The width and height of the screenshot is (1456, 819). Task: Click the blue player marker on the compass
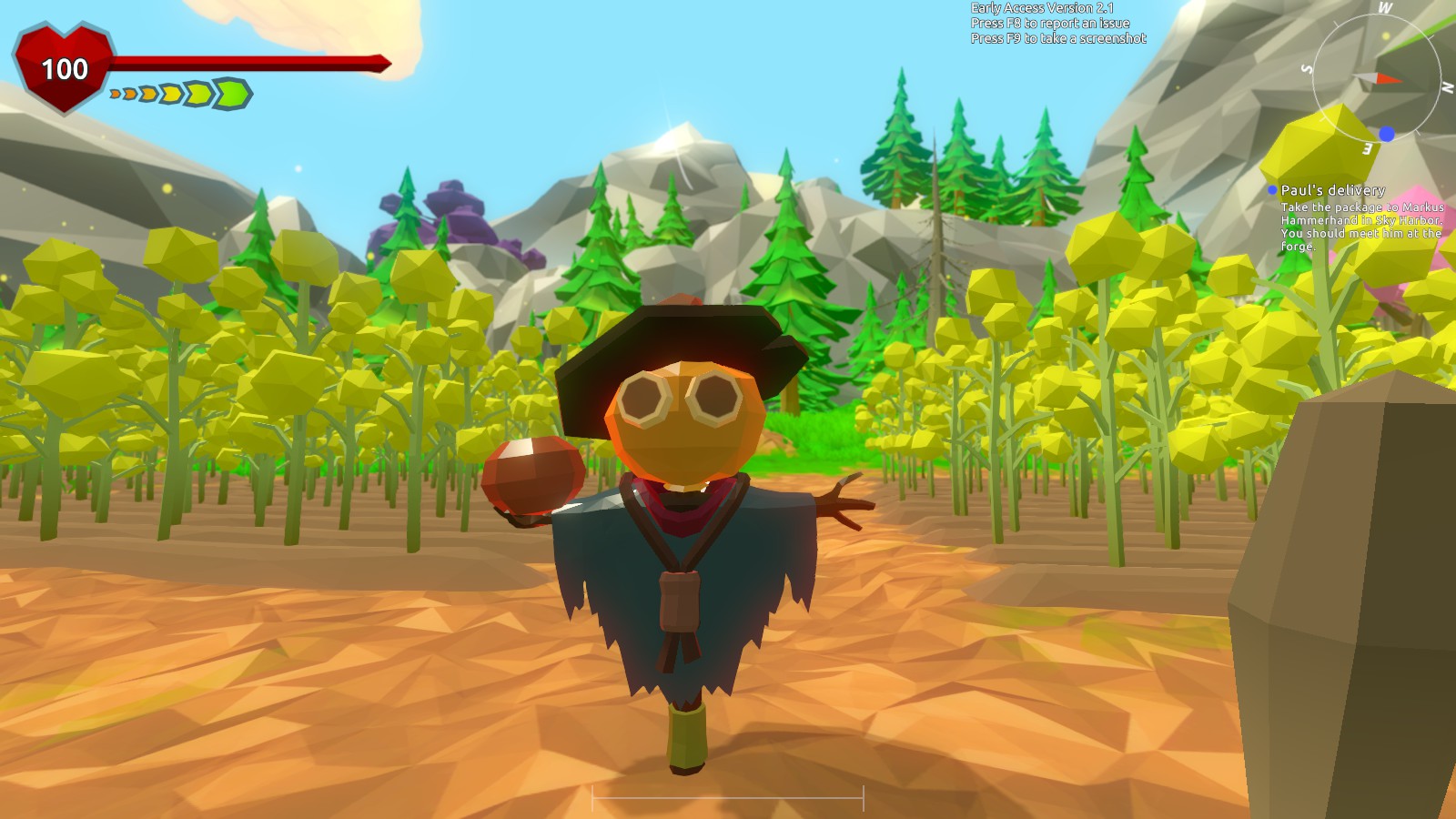coord(1387,134)
